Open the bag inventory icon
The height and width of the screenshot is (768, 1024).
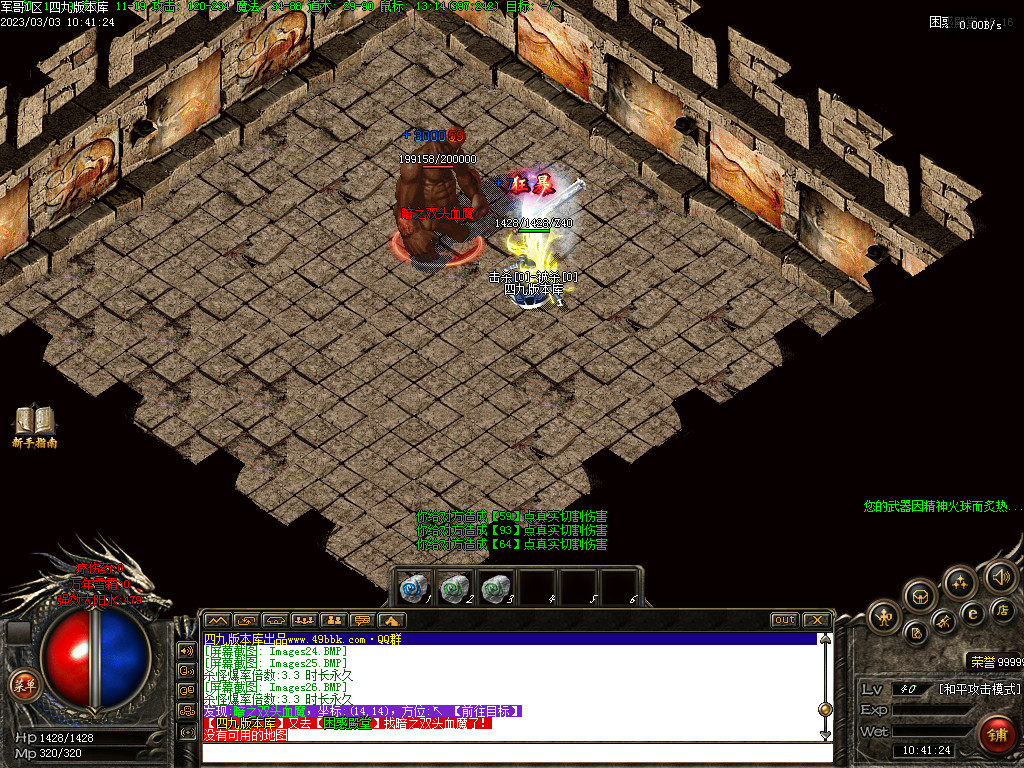pyautogui.click(x=918, y=597)
